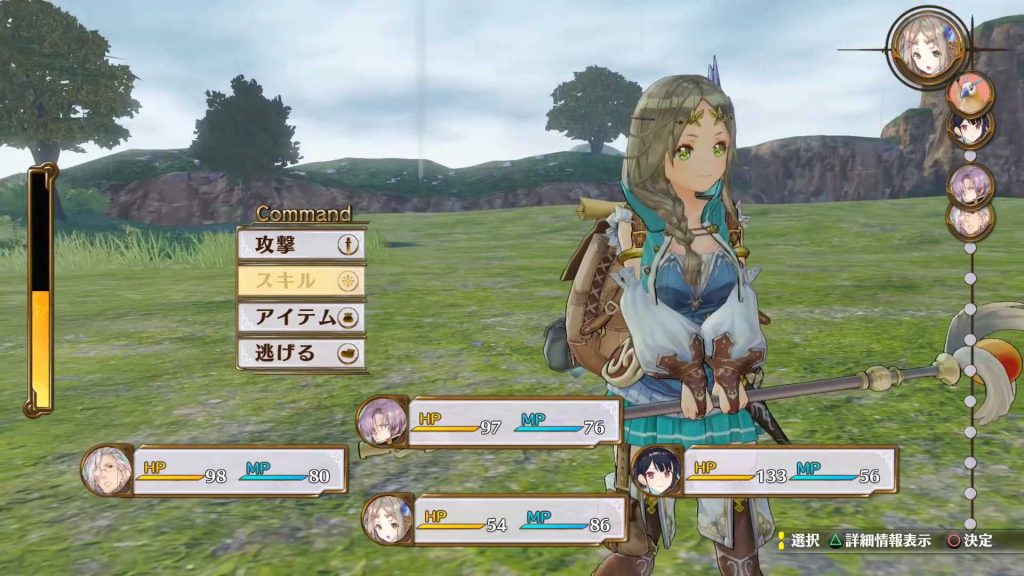1024x576 pixels.
Task: Open the アイテム item command
Action: click(300, 317)
